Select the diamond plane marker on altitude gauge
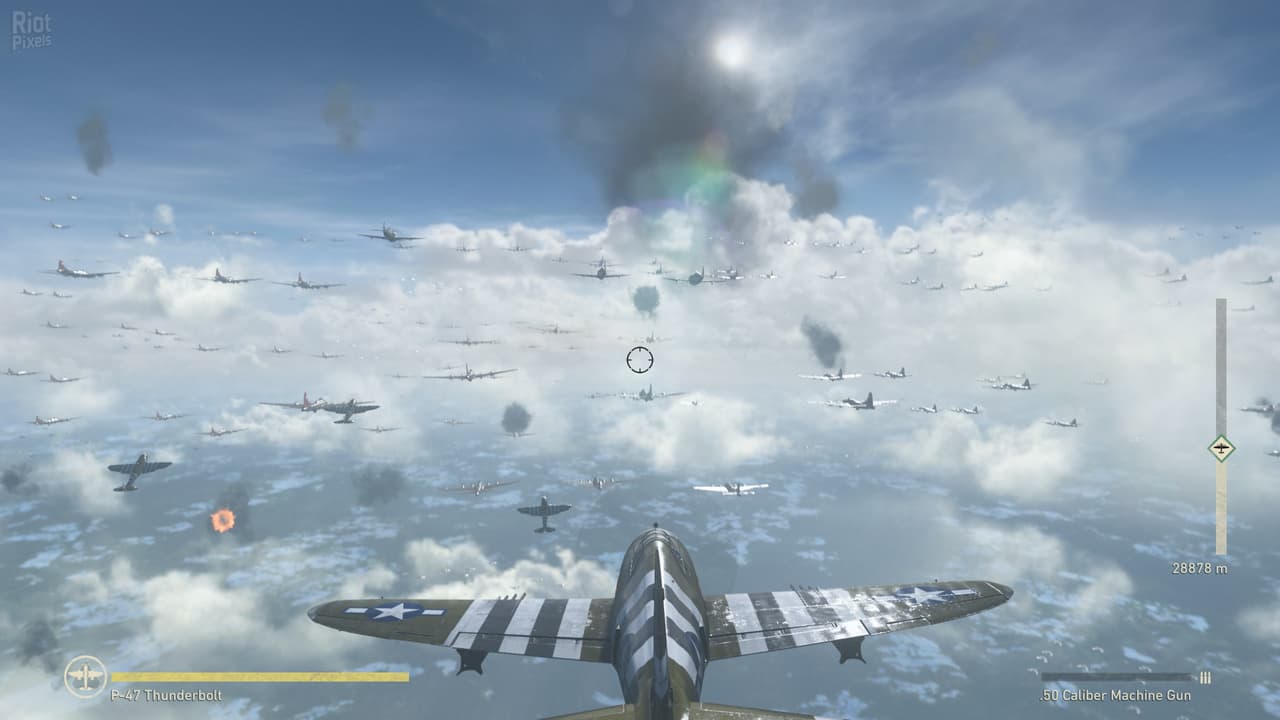The image size is (1280, 720). (1220, 448)
